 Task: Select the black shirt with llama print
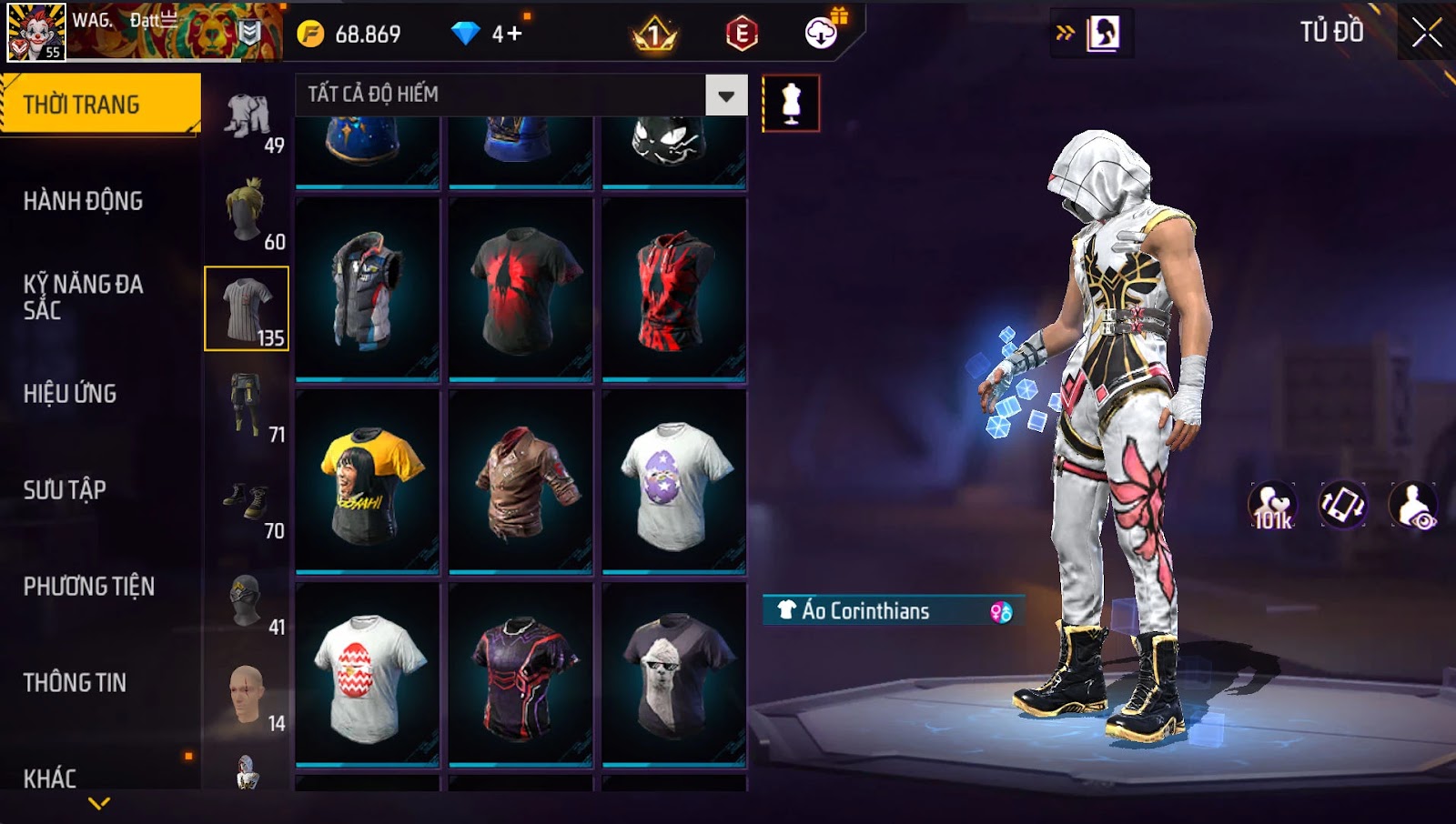(674, 675)
